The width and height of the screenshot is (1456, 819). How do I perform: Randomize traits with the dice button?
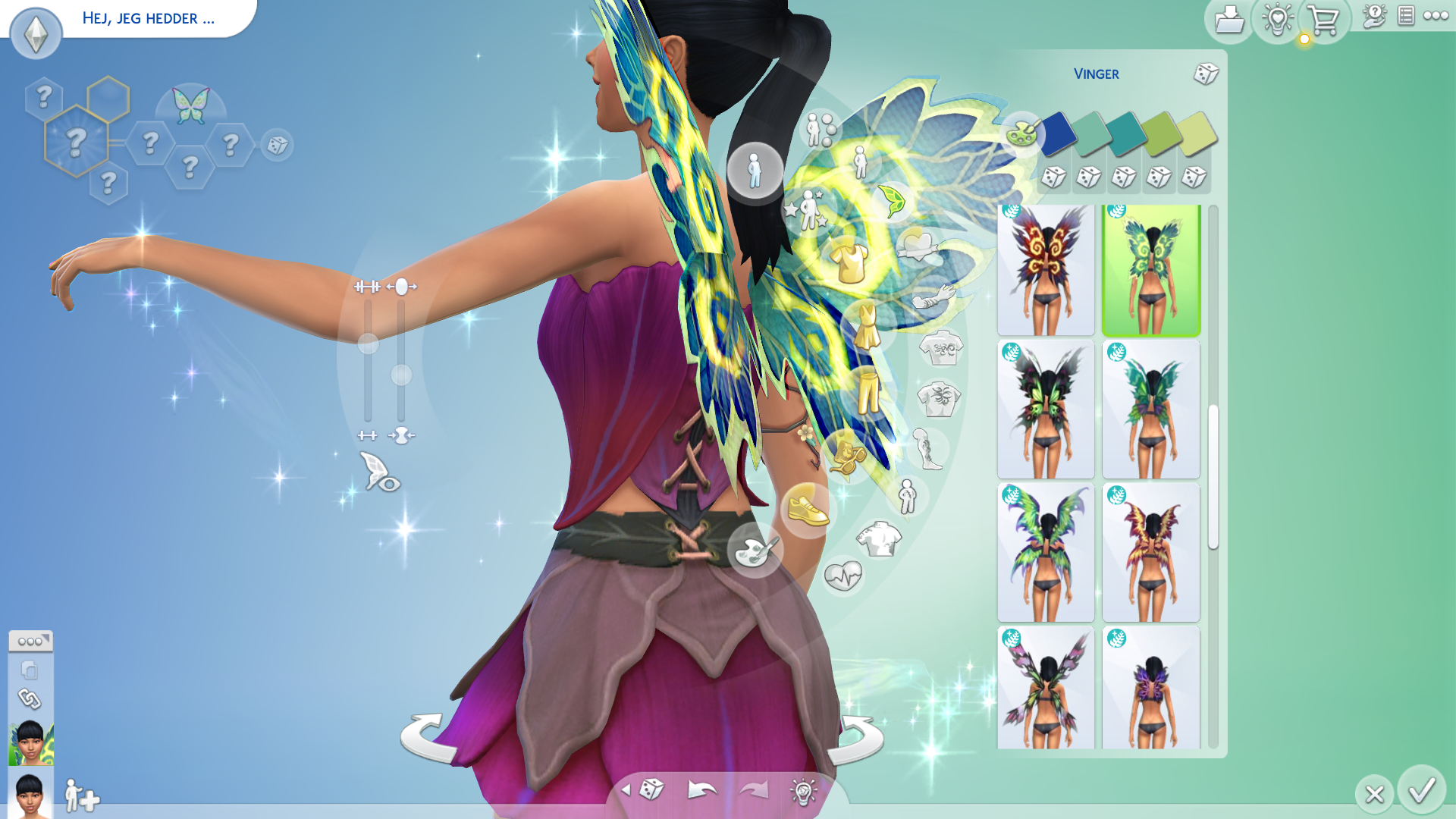[277, 145]
